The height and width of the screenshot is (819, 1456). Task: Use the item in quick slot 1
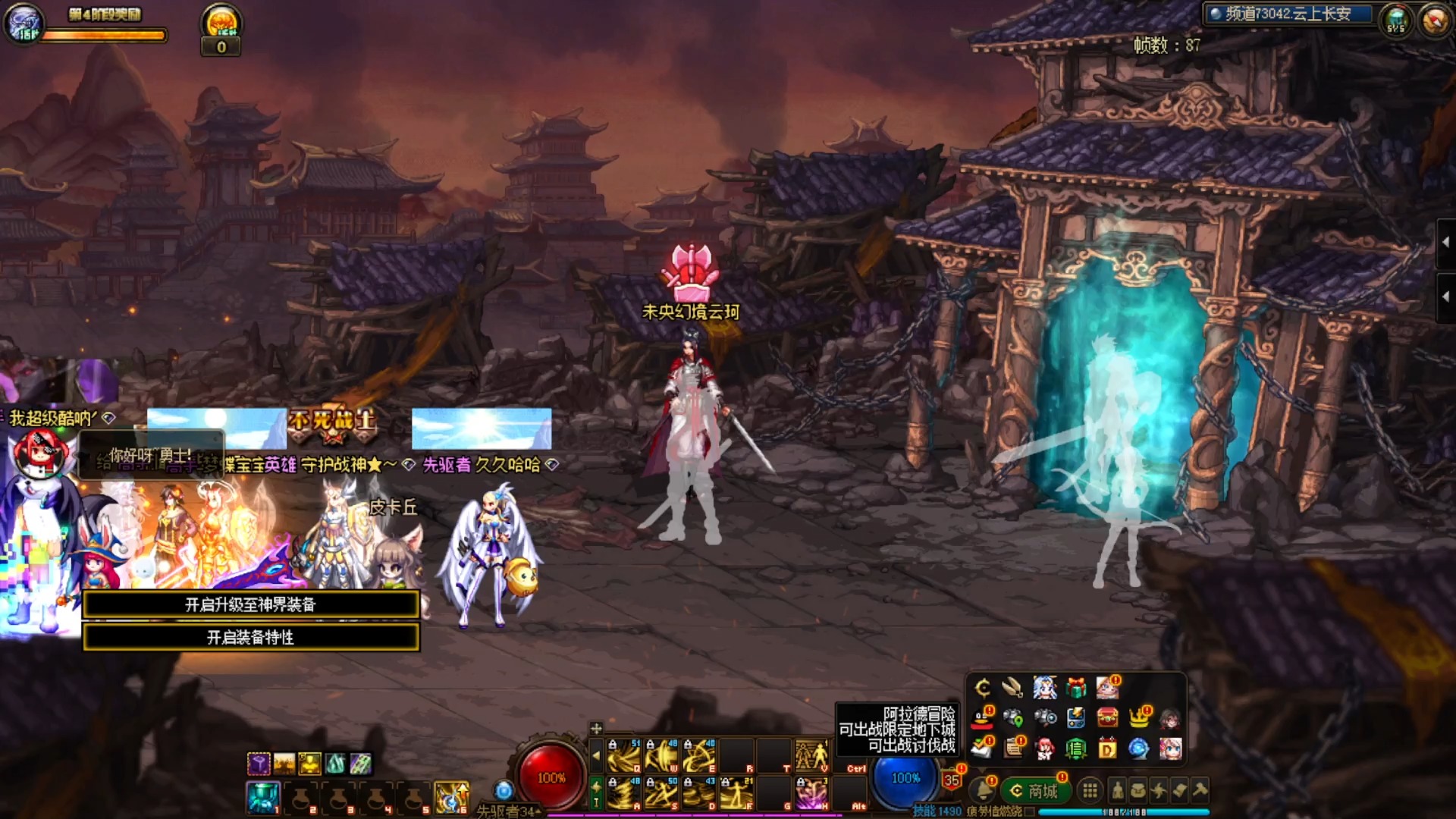pos(263,797)
